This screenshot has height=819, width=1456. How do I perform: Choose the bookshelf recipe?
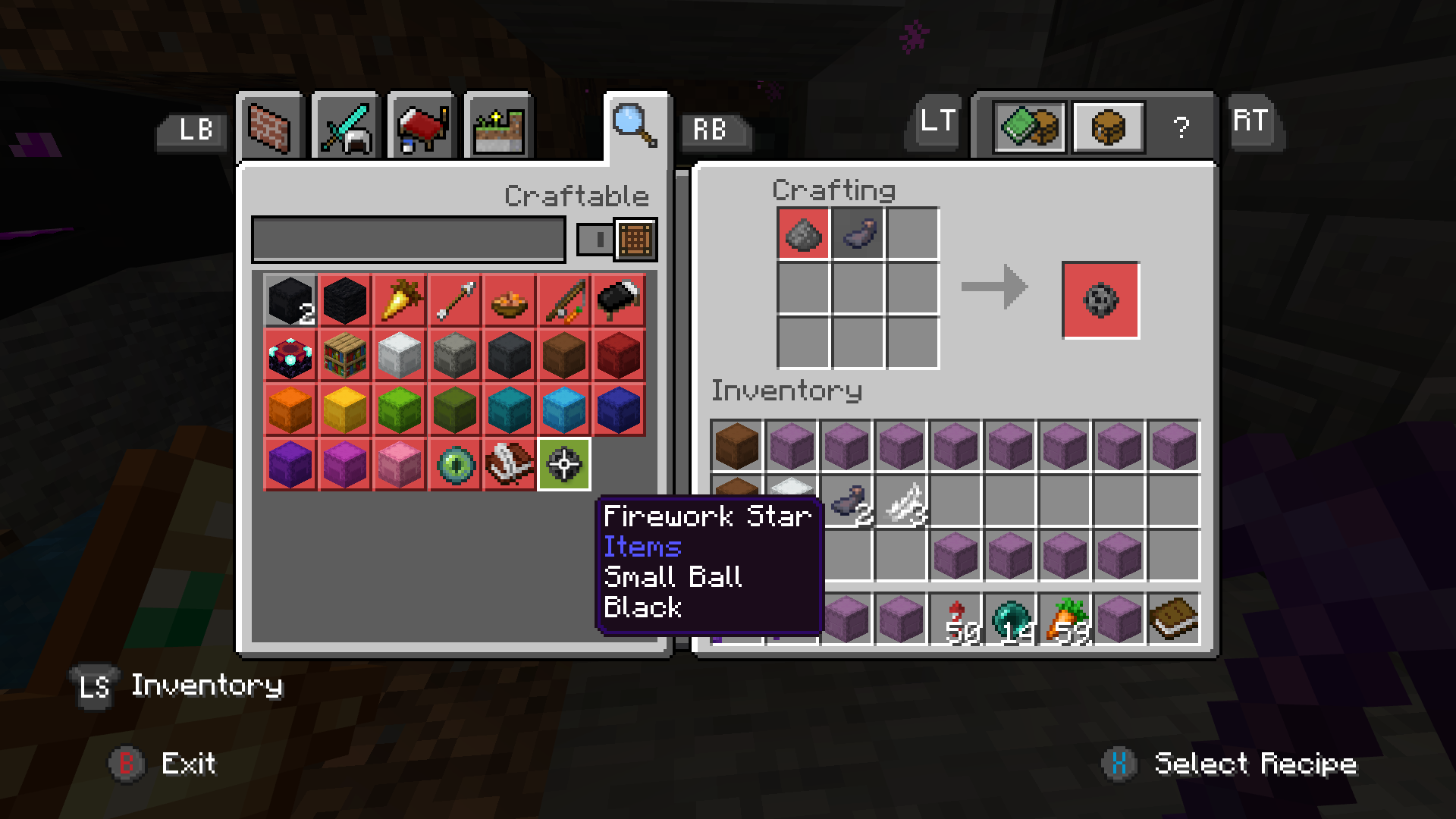coord(345,355)
